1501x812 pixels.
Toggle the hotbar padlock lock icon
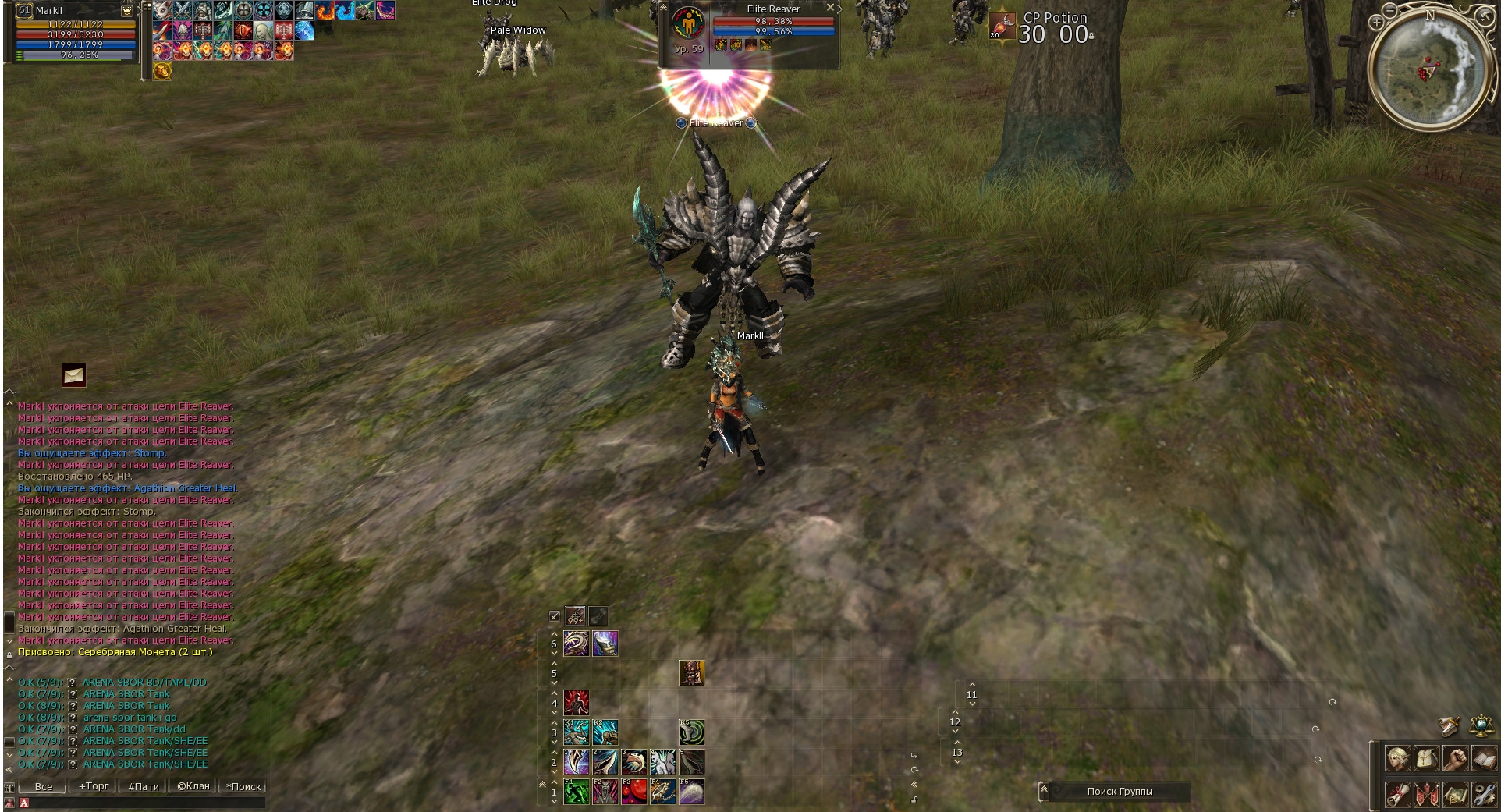914,800
